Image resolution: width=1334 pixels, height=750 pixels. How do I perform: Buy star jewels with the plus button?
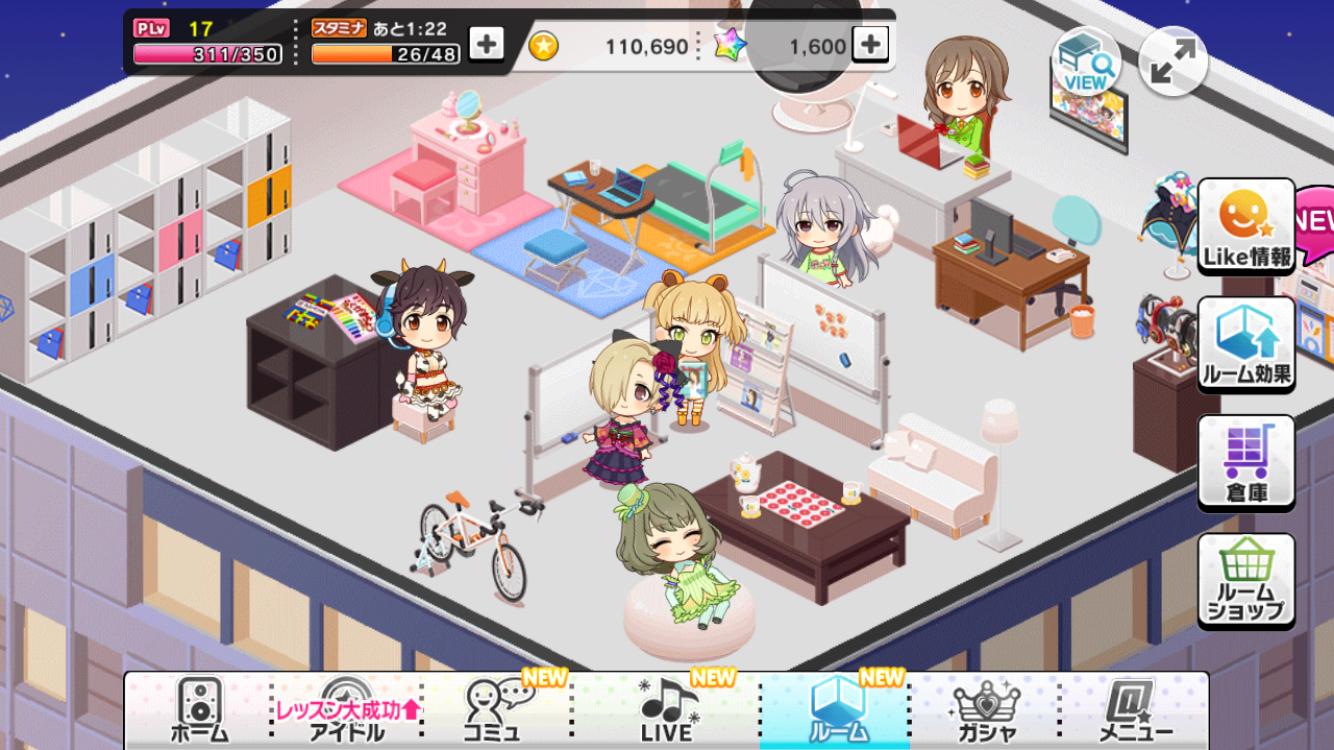(x=869, y=44)
